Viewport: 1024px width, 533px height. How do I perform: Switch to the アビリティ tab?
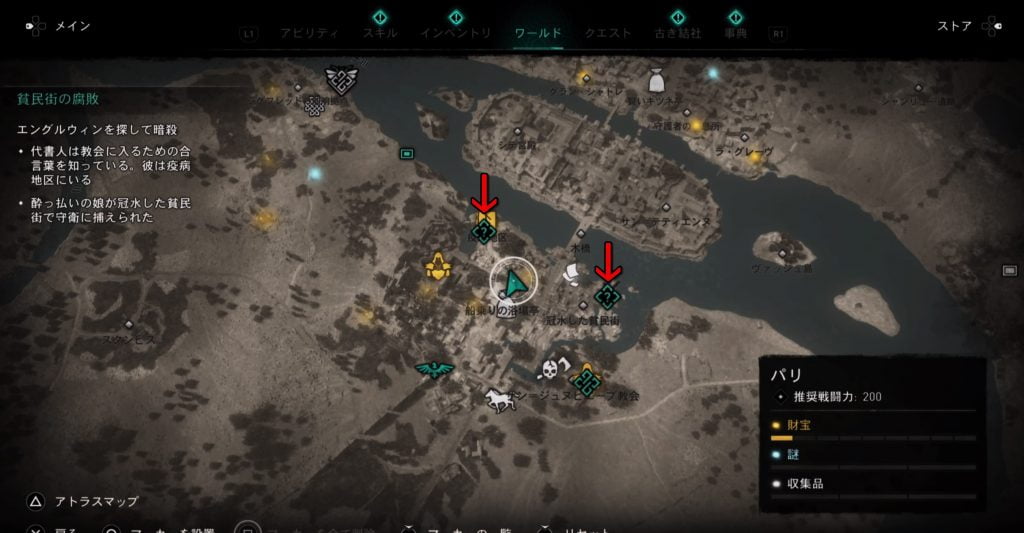309,33
